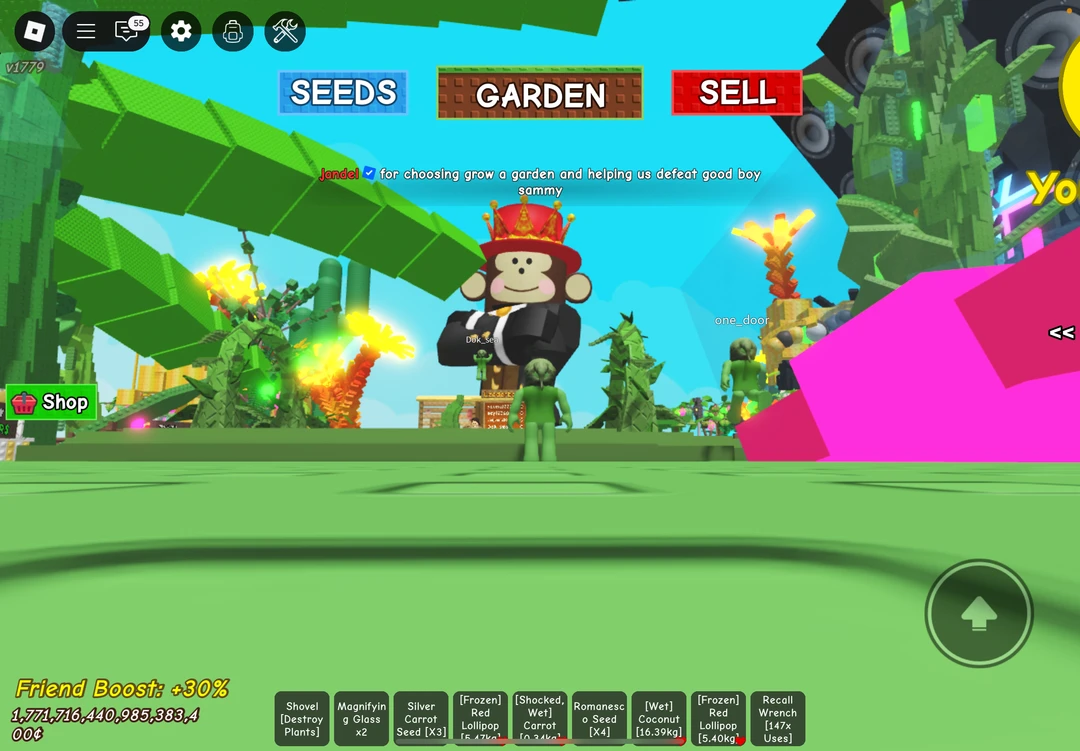
Task: Select the Magnifying Glass x2 slot
Action: (361, 718)
